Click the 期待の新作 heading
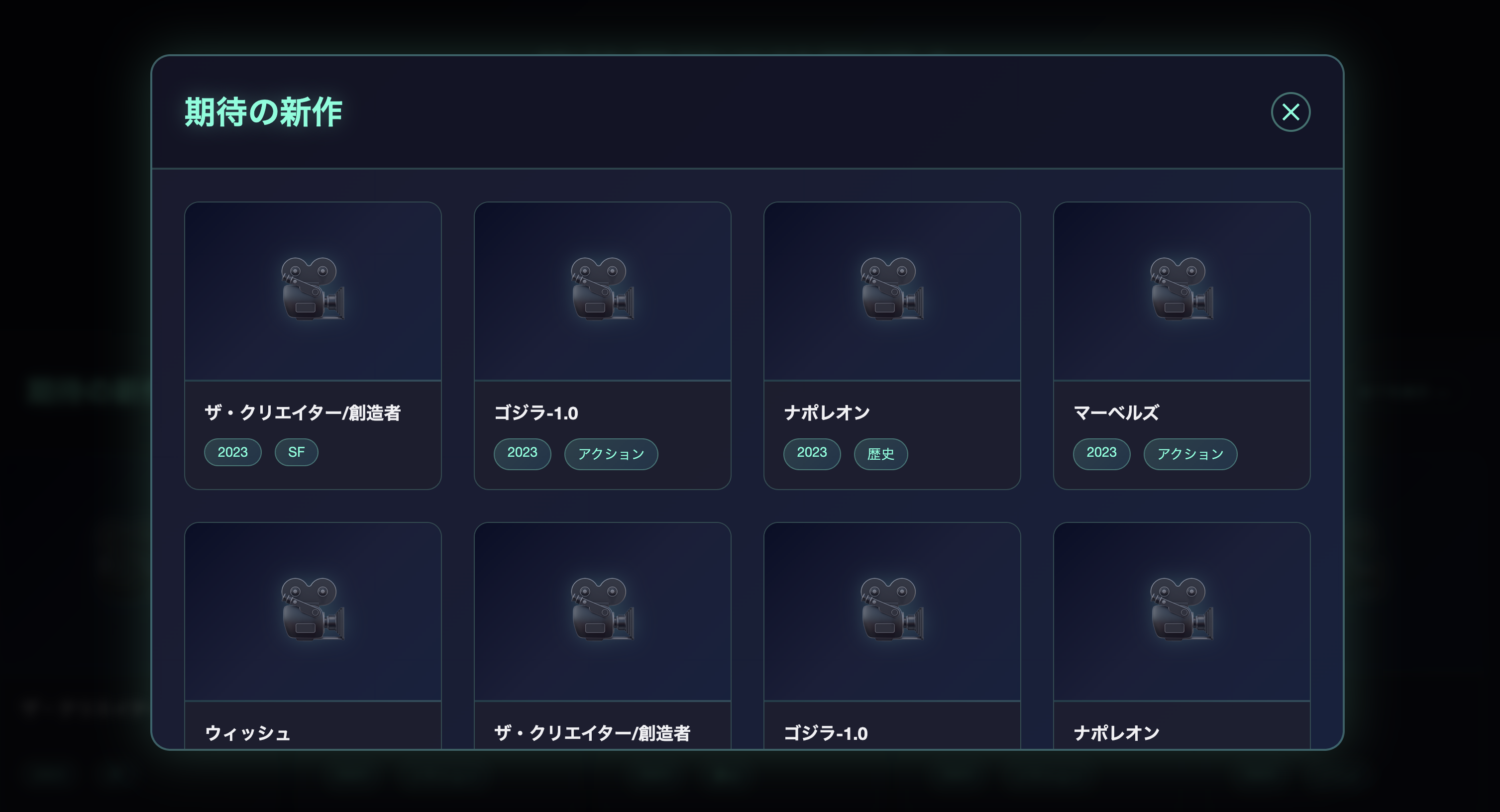The width and height of the screenshot is (1500, 812). (x=264, y=112)
